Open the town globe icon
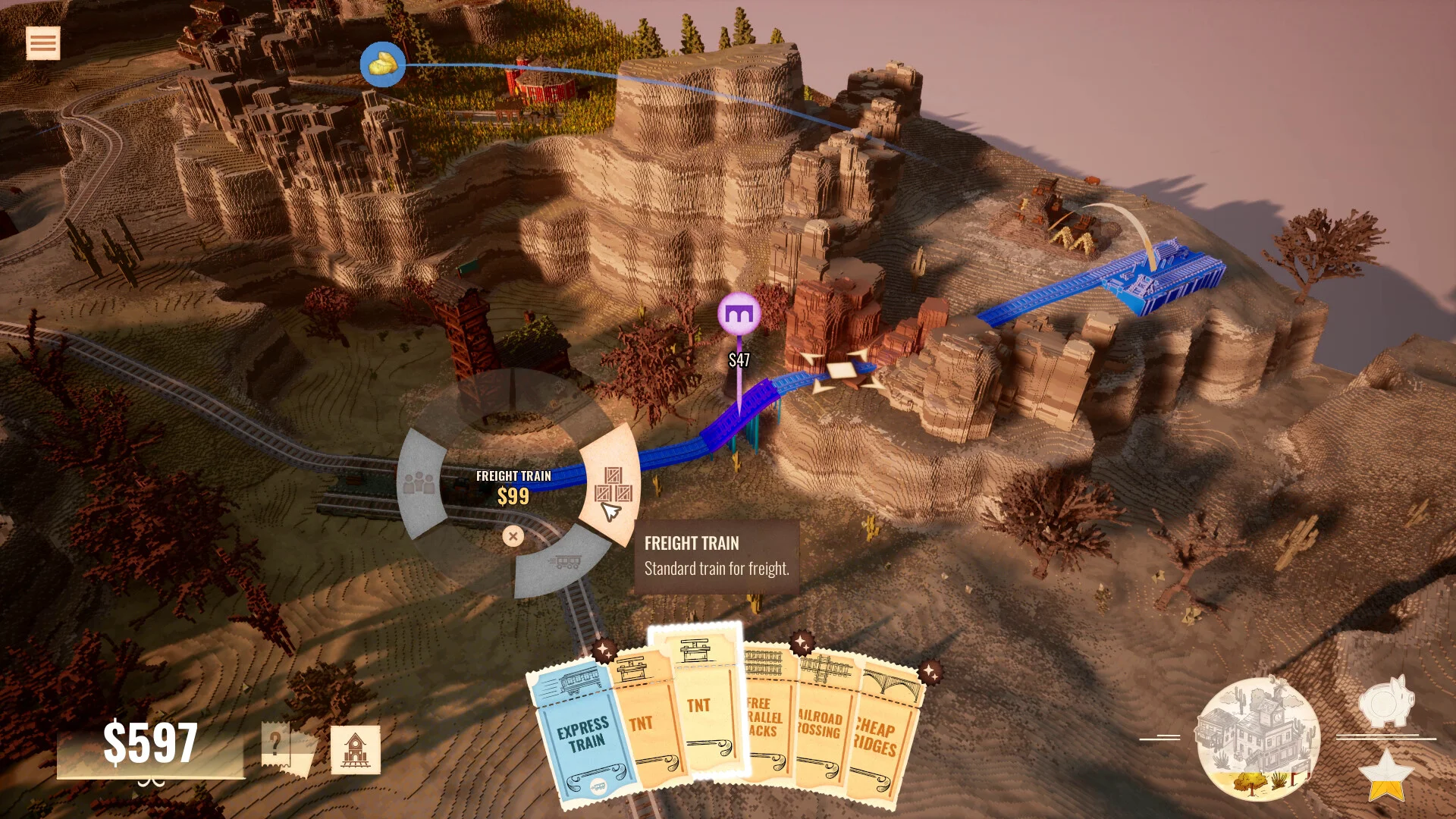The width and height of the screenshot is (1456, 819). point(1258,739)
